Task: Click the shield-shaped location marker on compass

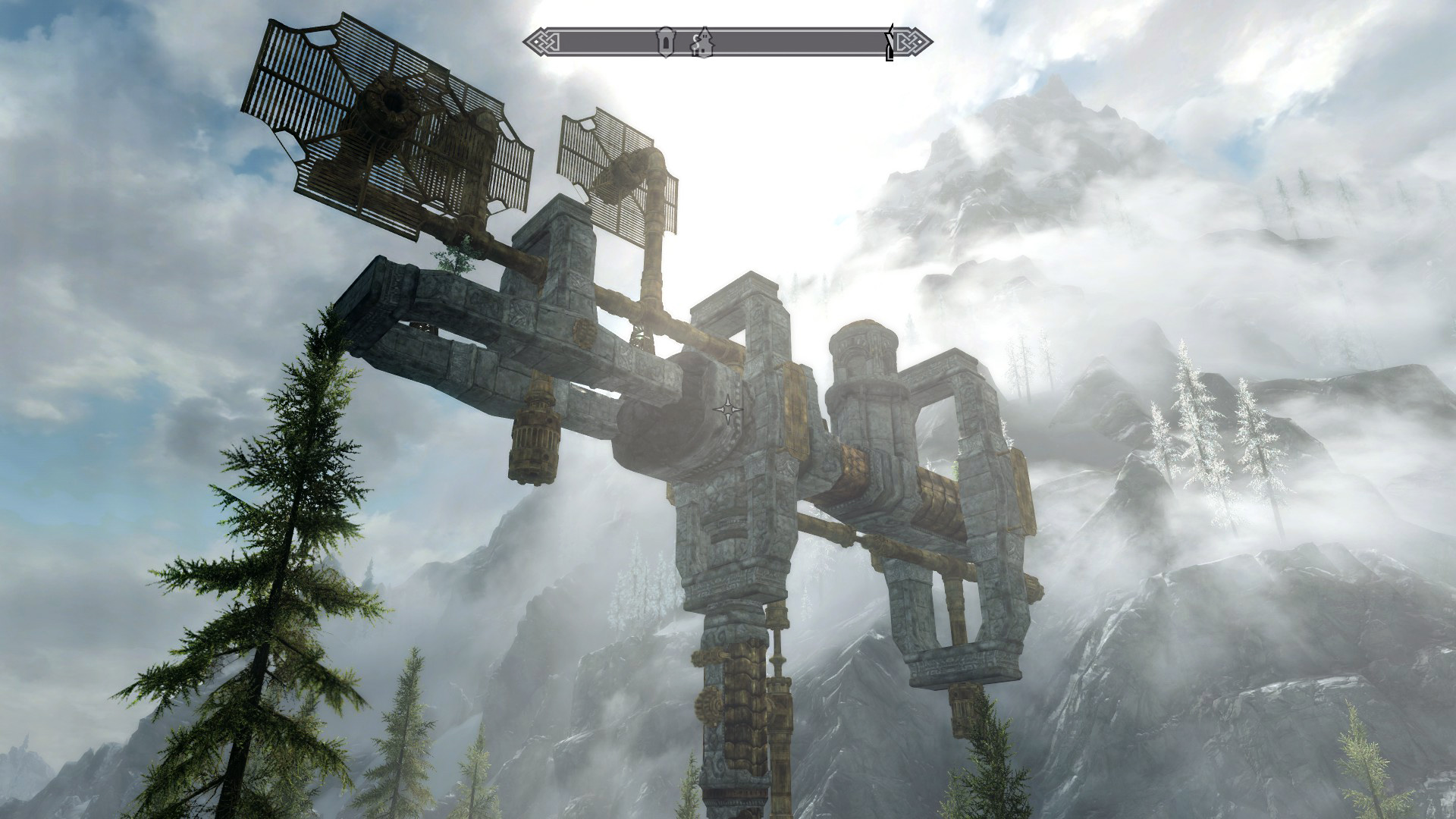Action: tap(666, 42)
